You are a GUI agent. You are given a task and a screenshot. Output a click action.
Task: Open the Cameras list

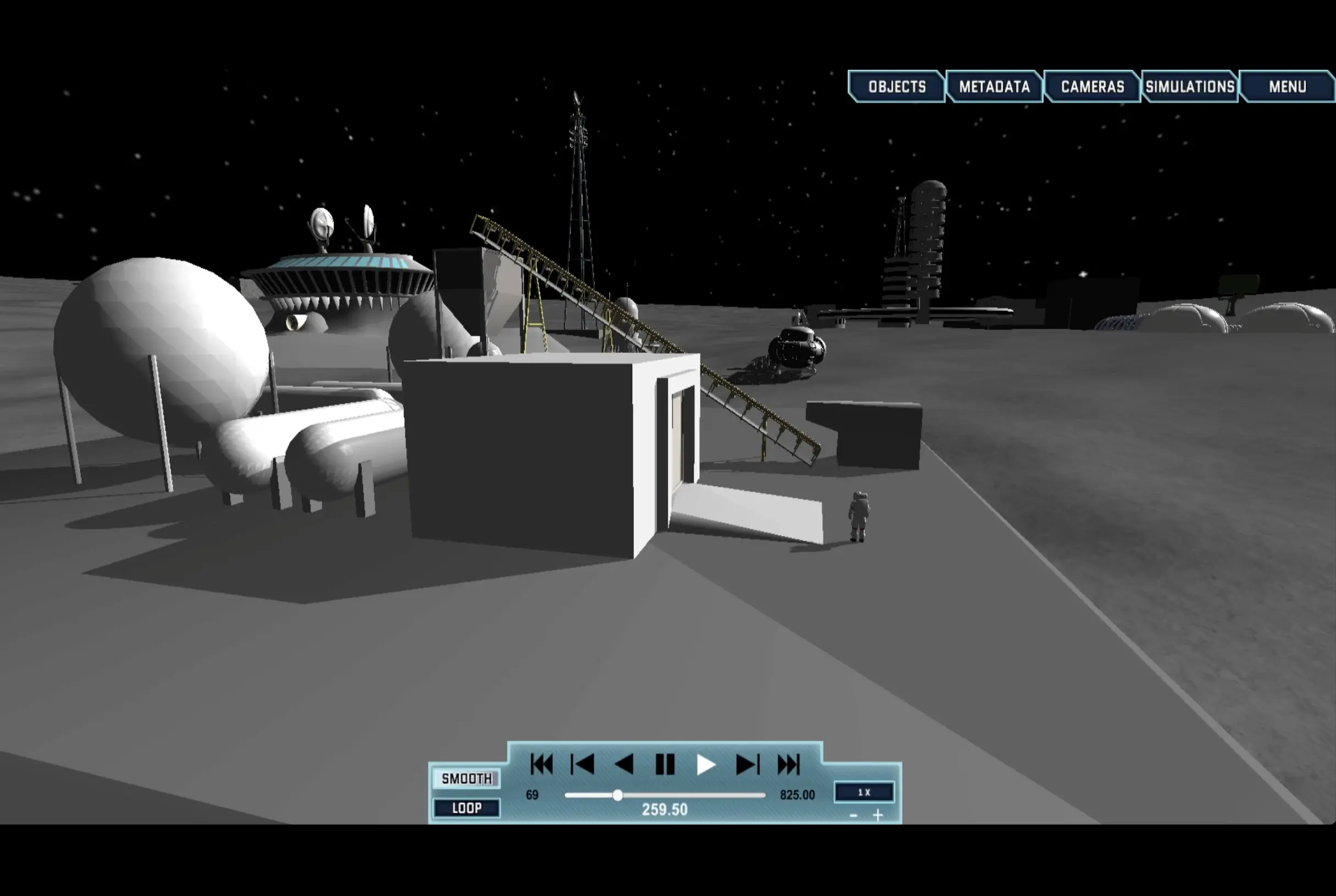click(1092, 87)
